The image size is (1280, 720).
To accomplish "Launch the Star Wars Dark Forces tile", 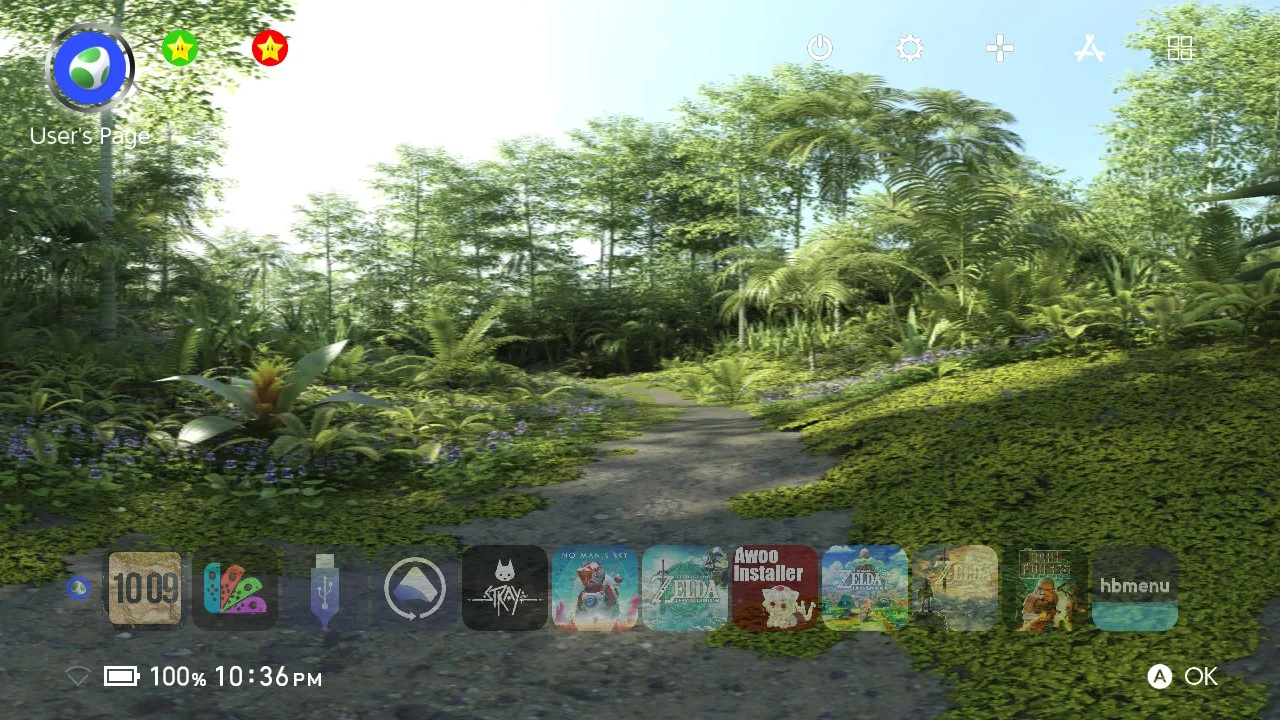I will 1045,588.
